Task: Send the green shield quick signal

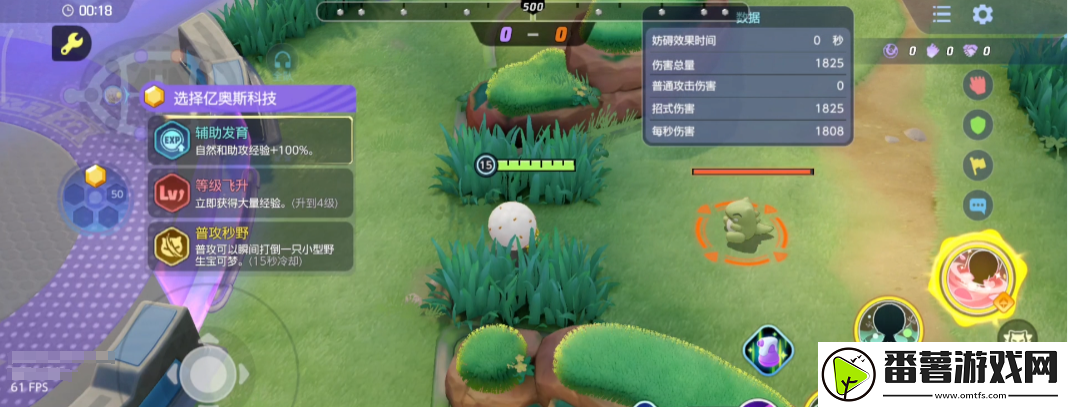Action: [x=977, y=125]
